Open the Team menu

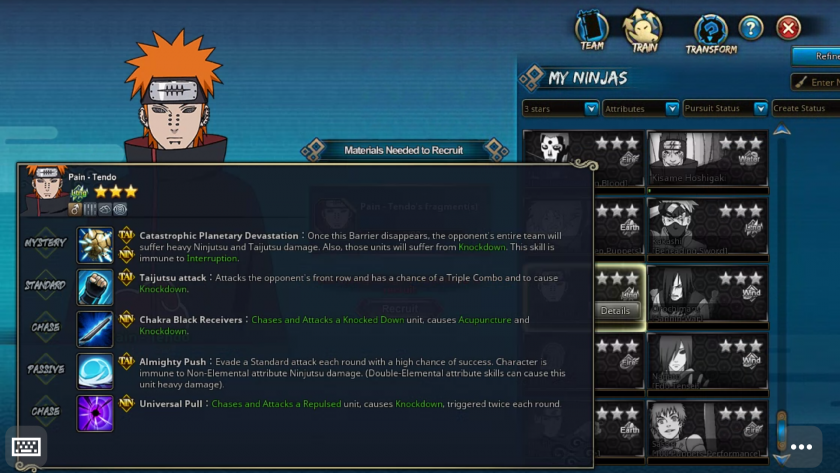coord(592,31)
